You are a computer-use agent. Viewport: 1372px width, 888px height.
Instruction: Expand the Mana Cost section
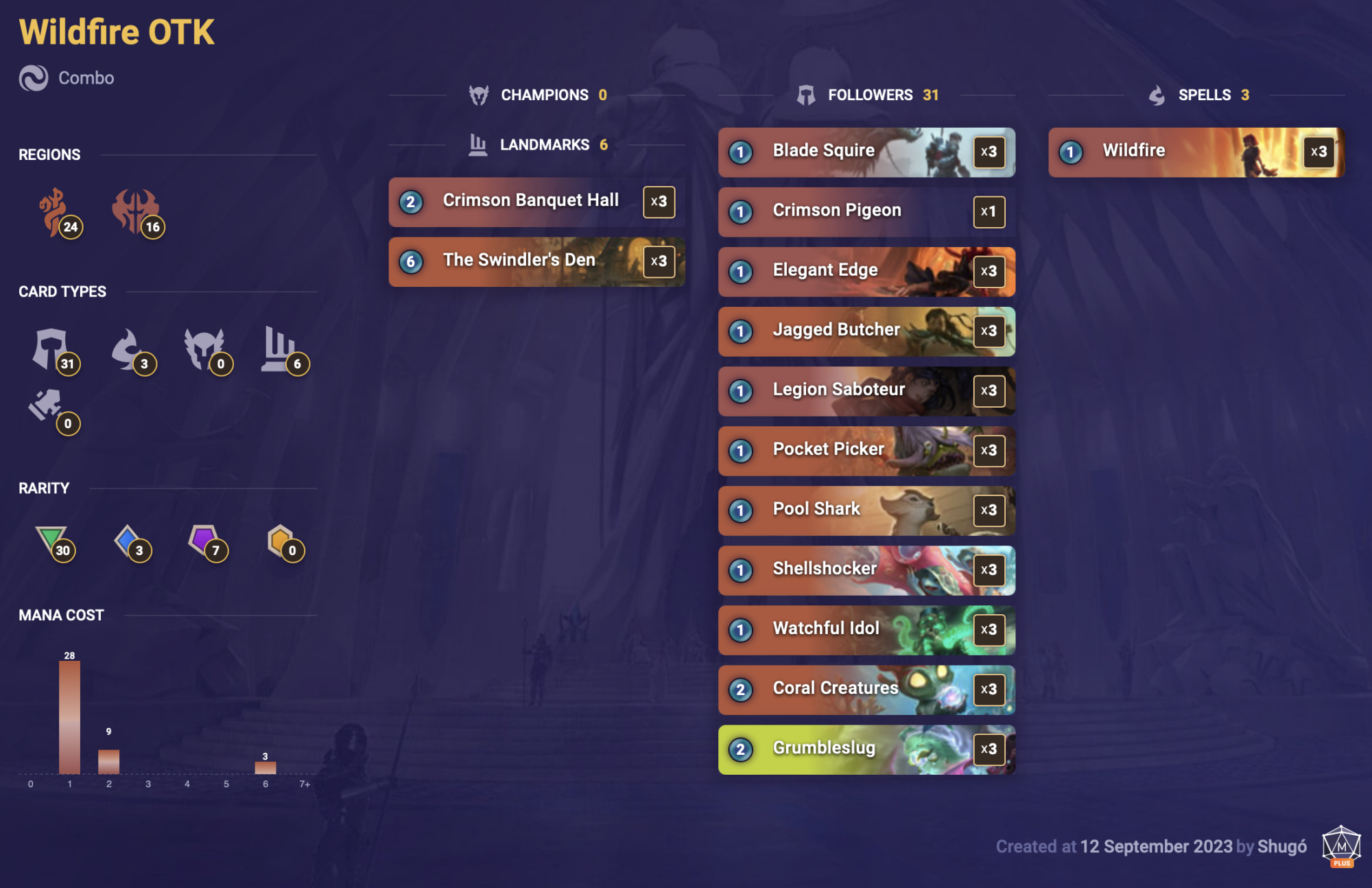pos(62,615)
